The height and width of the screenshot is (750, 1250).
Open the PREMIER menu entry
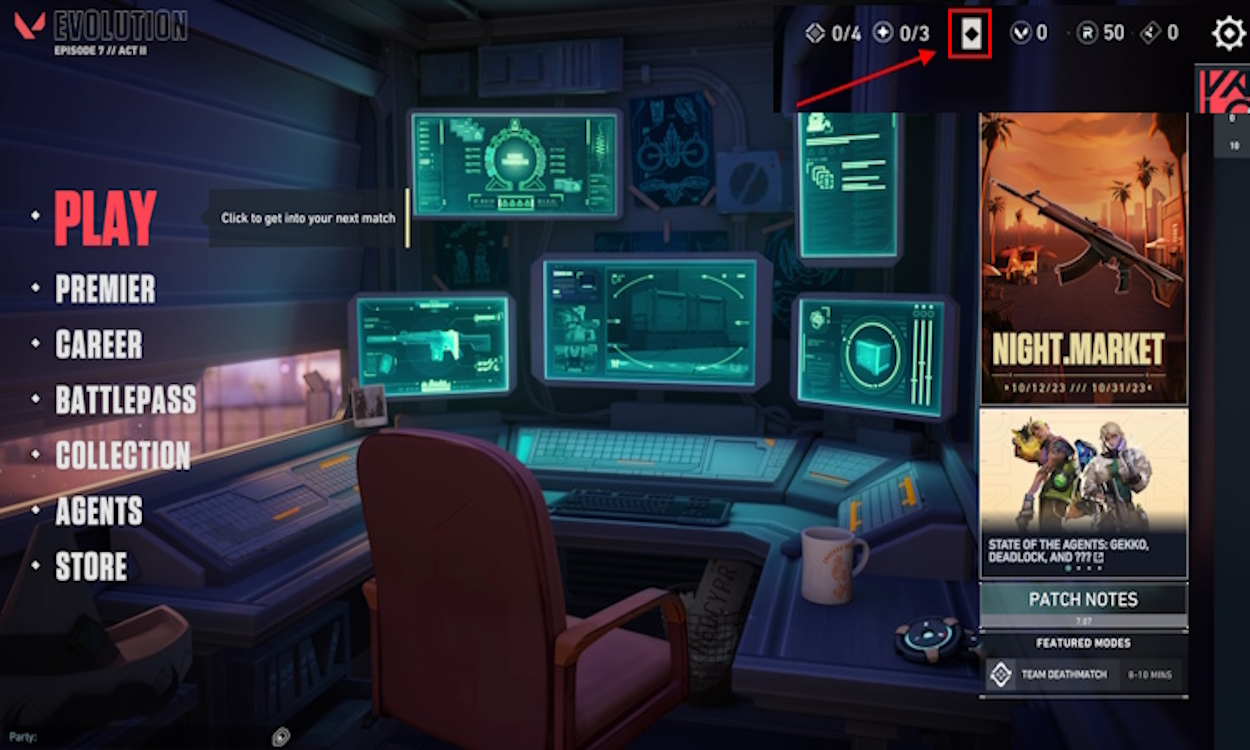click(105, 289)
